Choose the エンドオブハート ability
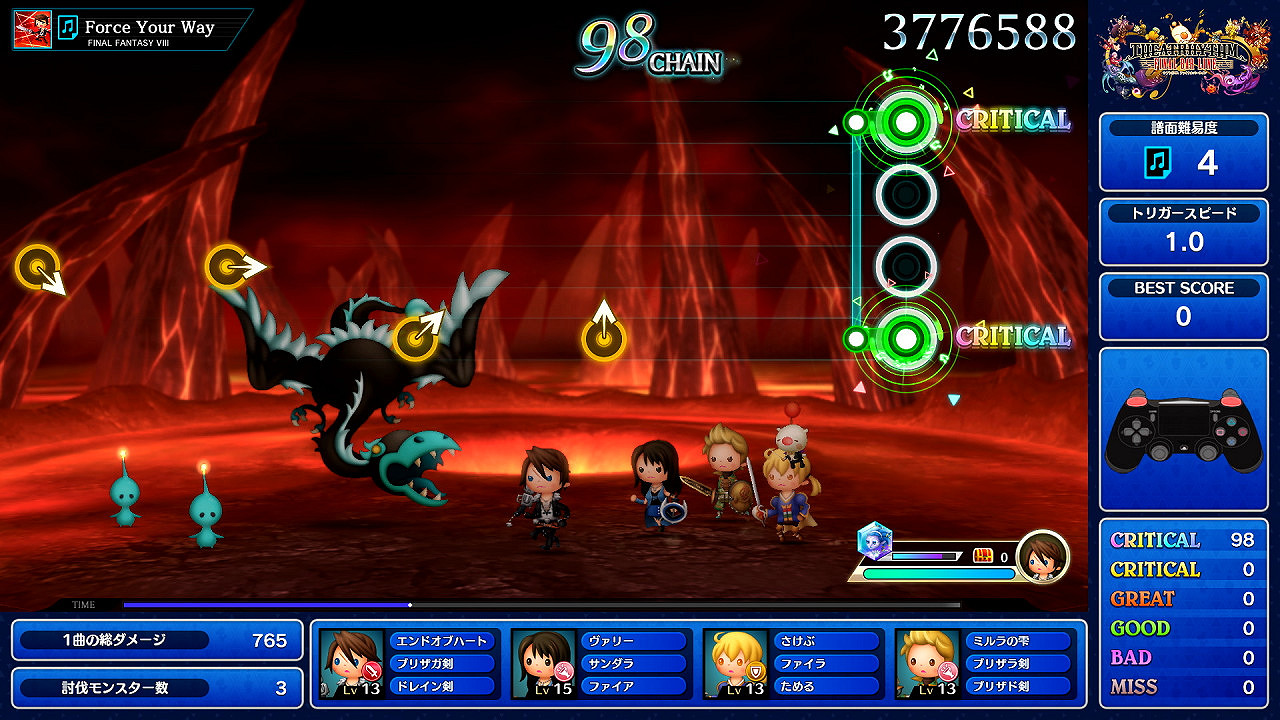 442,641
